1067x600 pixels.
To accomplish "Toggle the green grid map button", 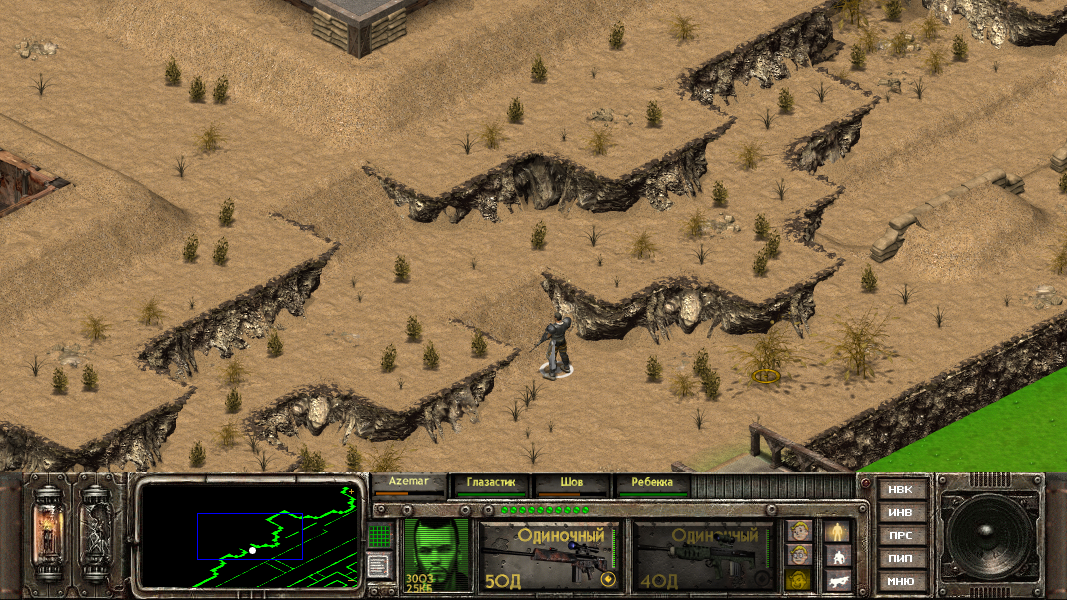I will coord(379,536).
